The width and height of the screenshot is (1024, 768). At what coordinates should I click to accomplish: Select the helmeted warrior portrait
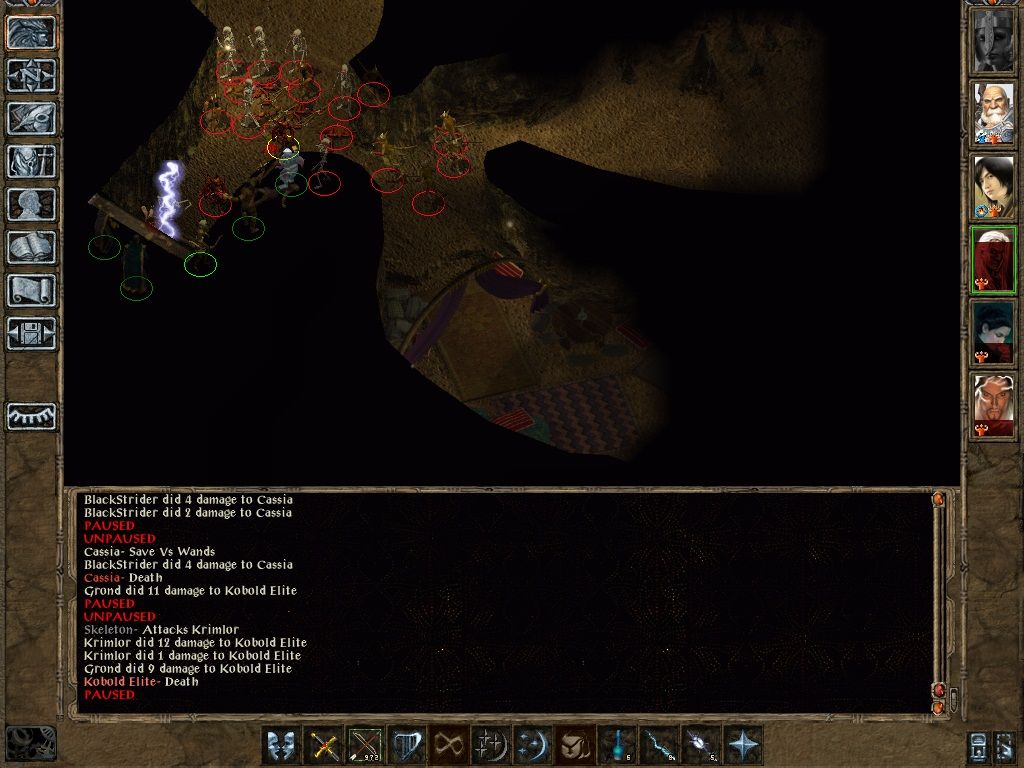point(994,40)
